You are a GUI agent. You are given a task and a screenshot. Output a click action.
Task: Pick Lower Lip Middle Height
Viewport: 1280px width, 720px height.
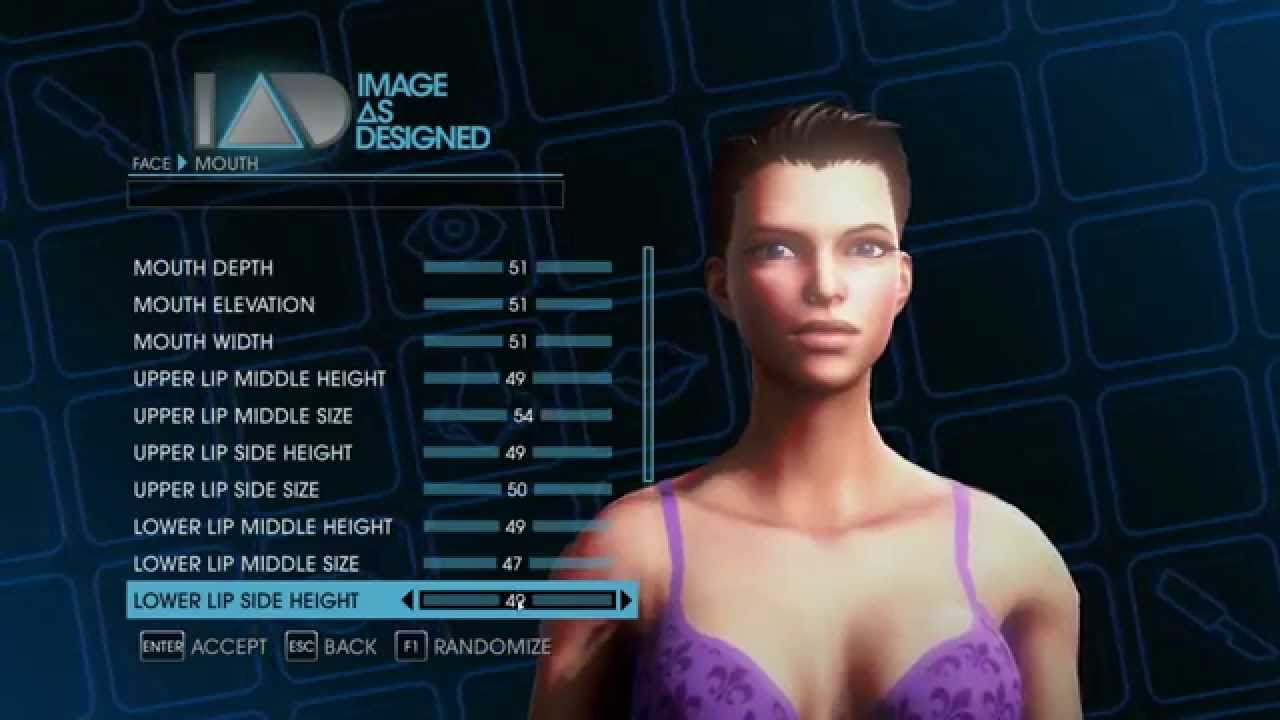(263, 527)
